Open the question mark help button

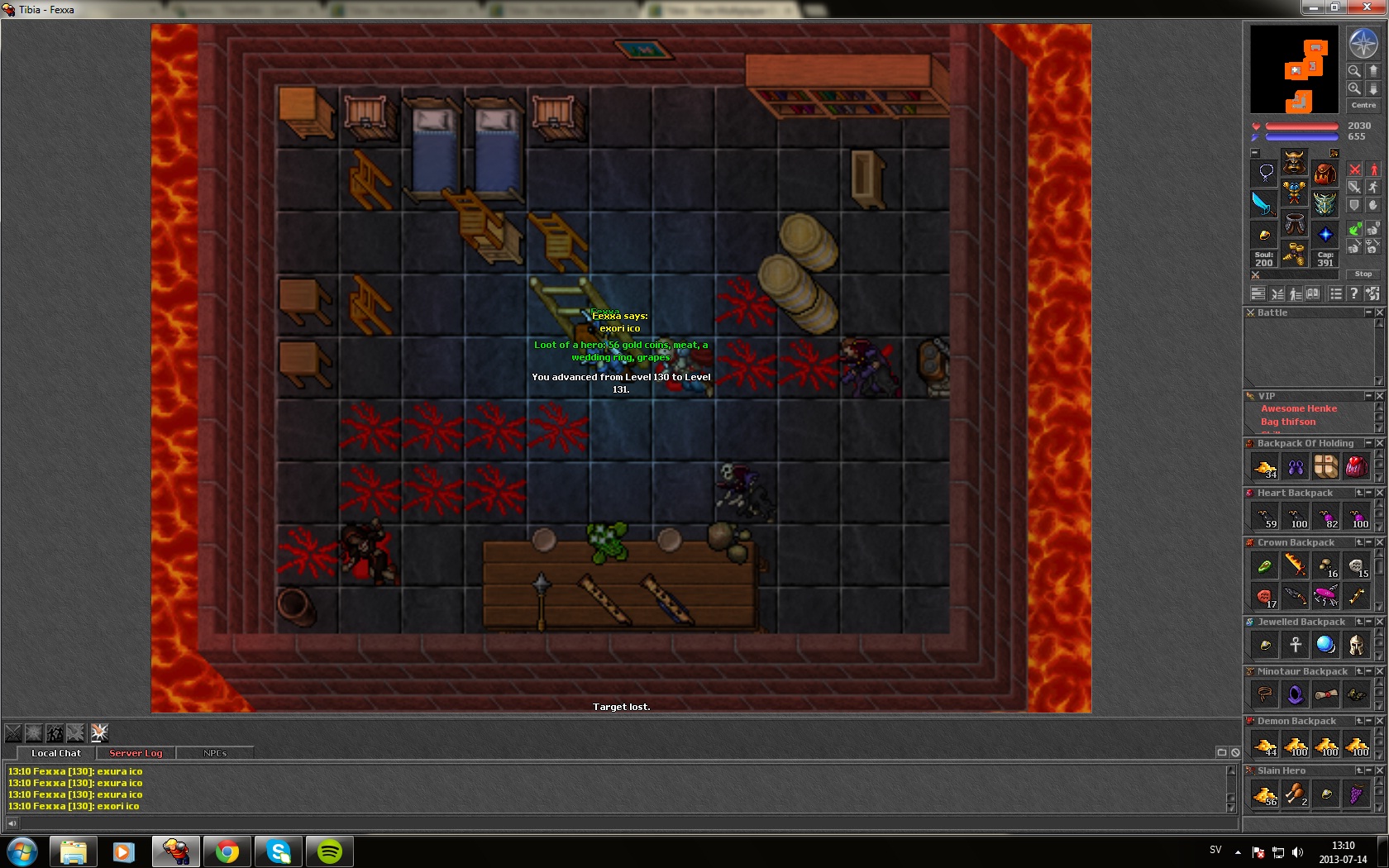[1353, 293]
